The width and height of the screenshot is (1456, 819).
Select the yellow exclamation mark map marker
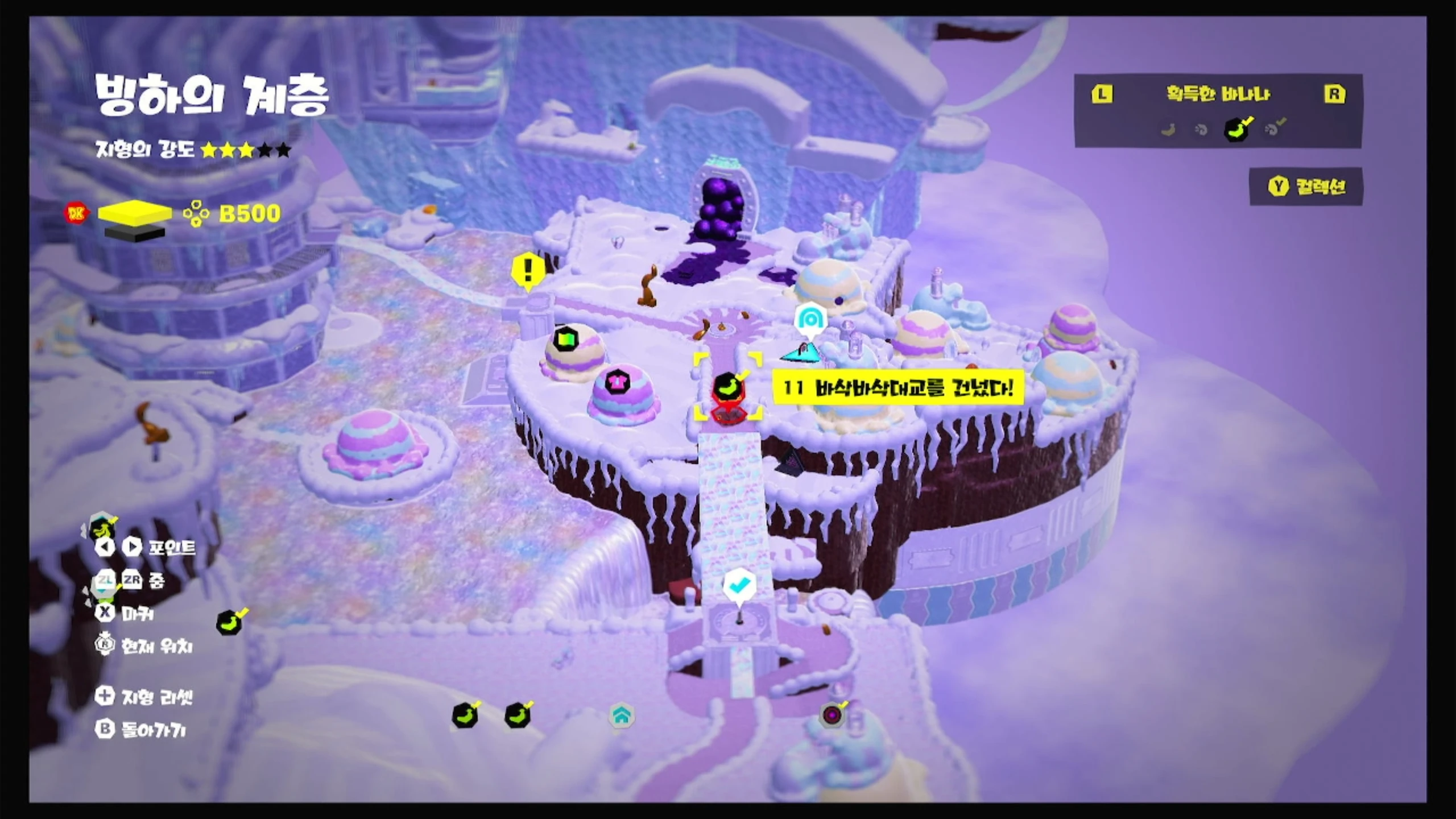(528, 270)
